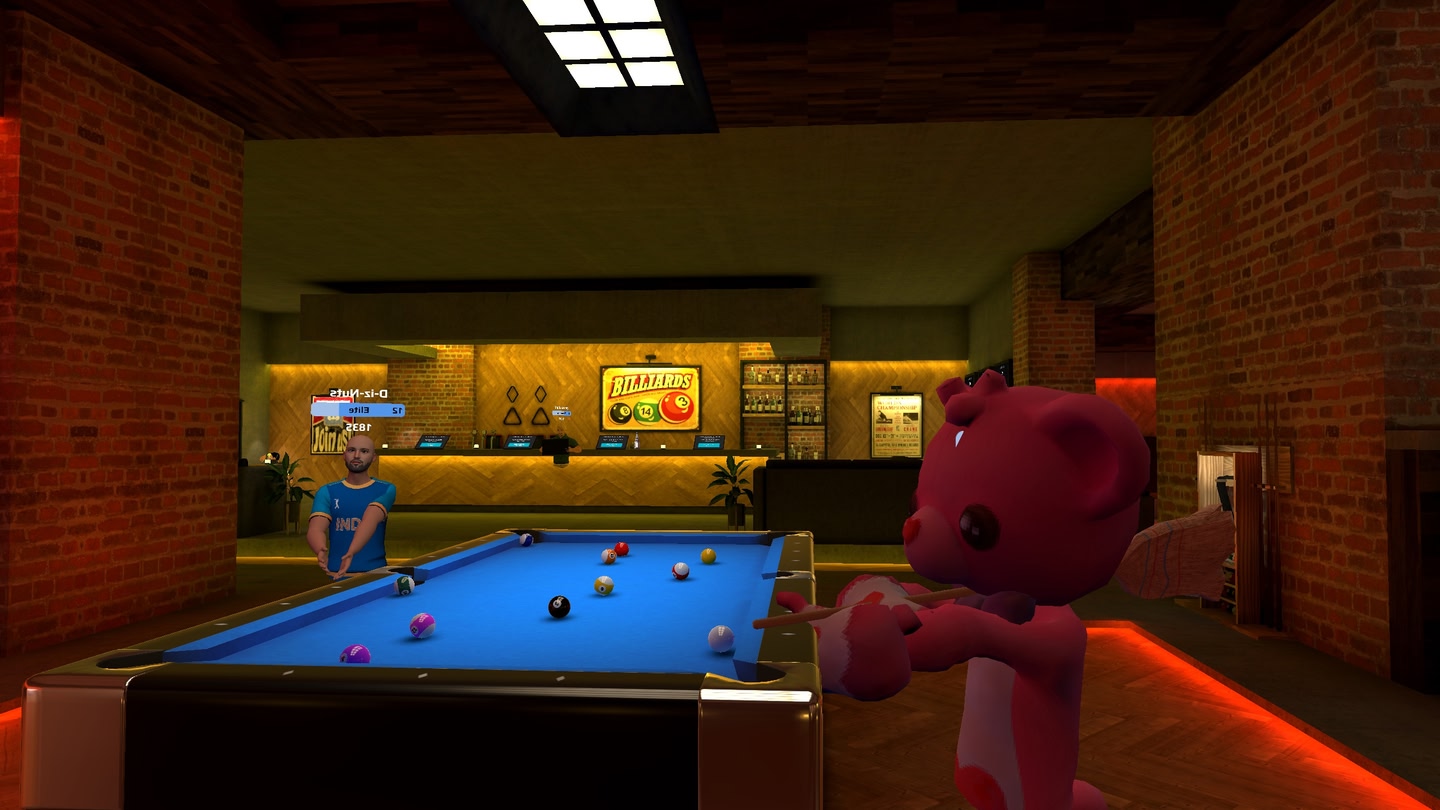Click the black 8-ball on the table
Viewport: 1440px width, 810px height.
(560, 605)
